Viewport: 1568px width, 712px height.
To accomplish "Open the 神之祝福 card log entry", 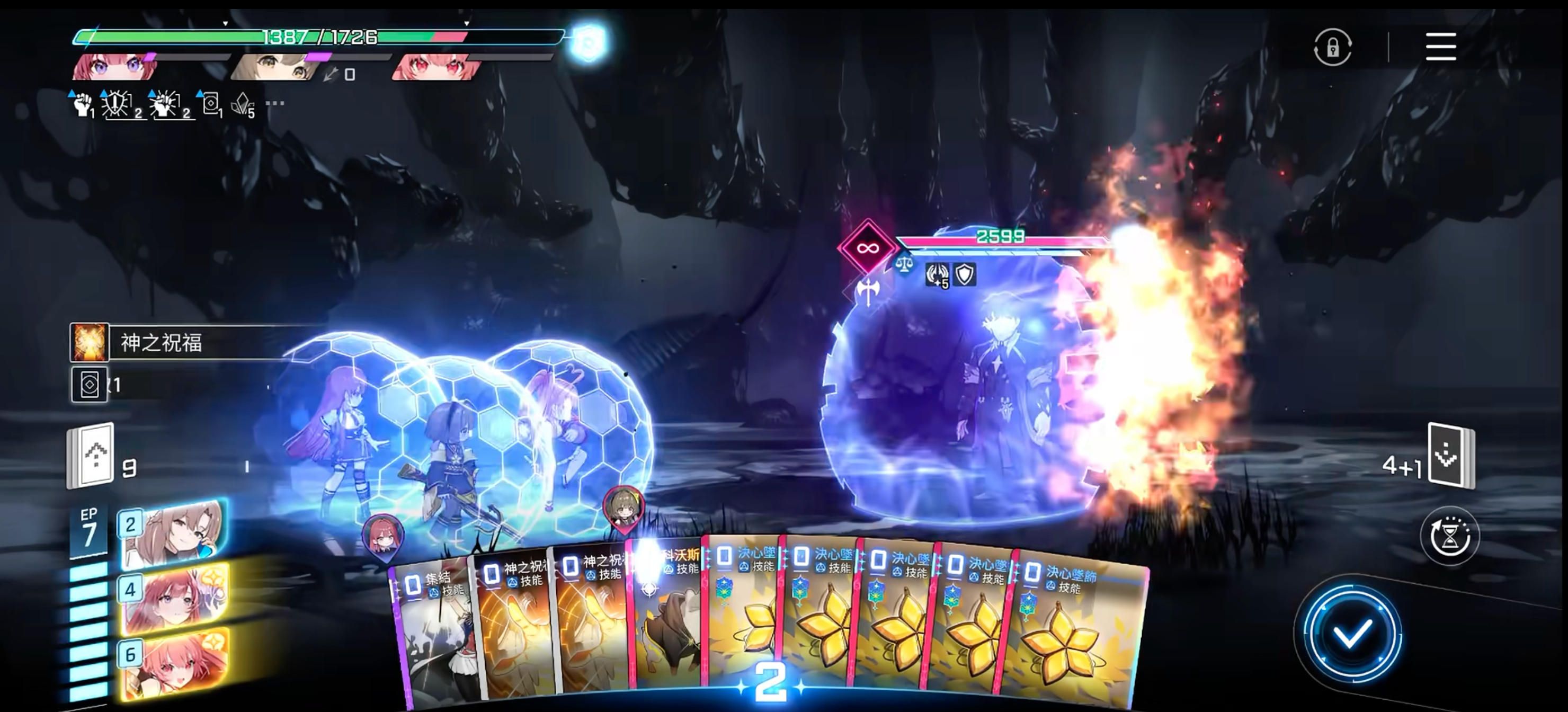I will click(x=183, y=343).
